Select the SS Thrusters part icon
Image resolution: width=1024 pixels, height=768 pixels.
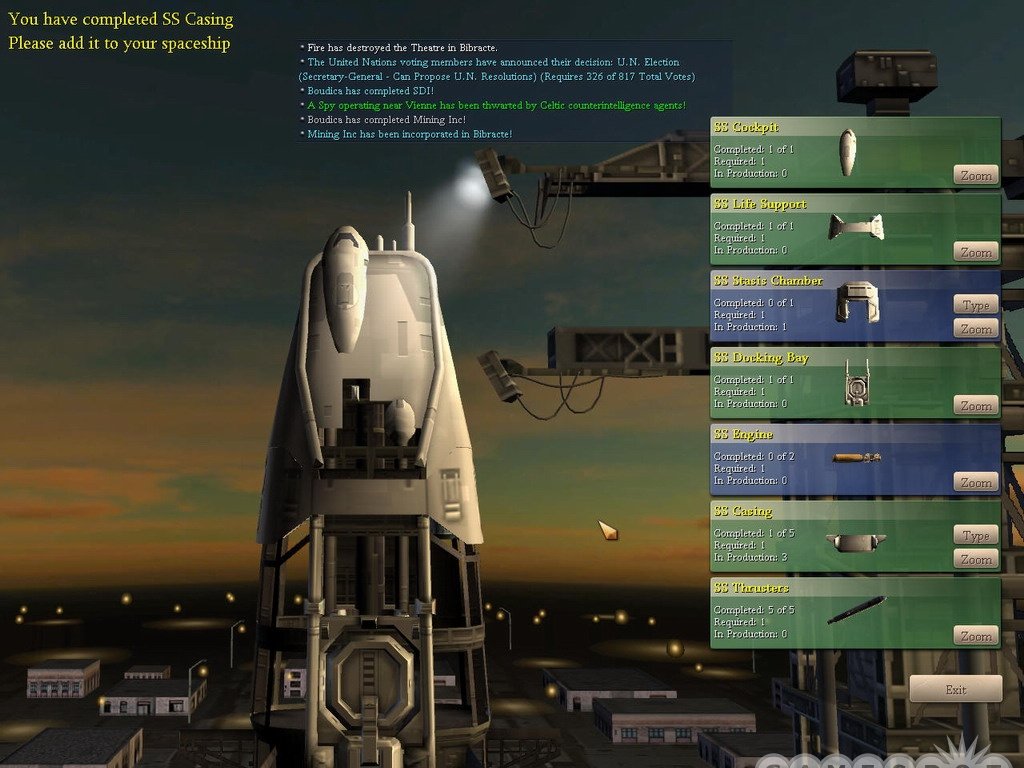click(856, 609)
